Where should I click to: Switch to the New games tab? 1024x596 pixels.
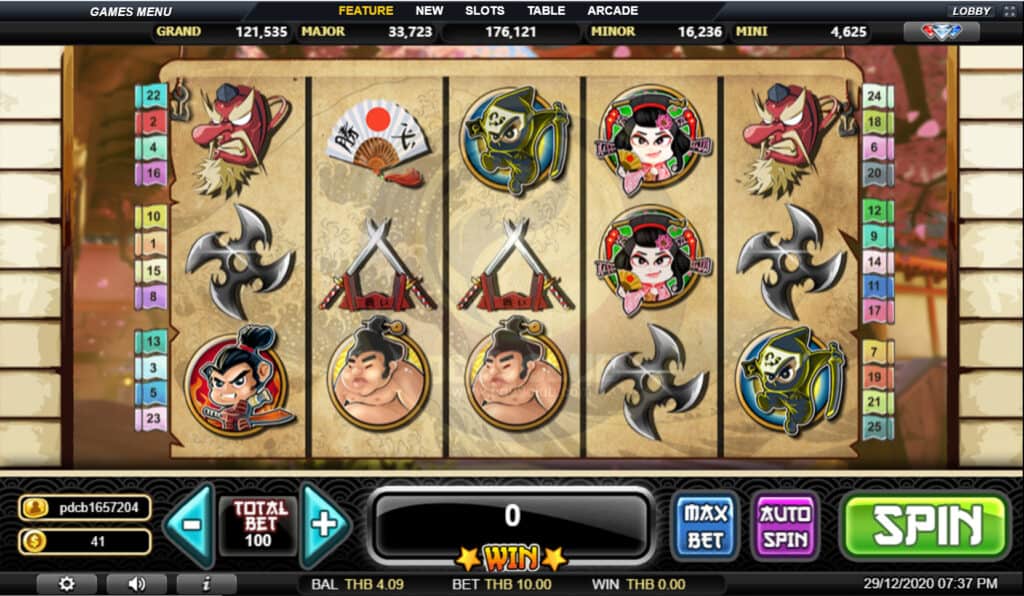[429, 11]
